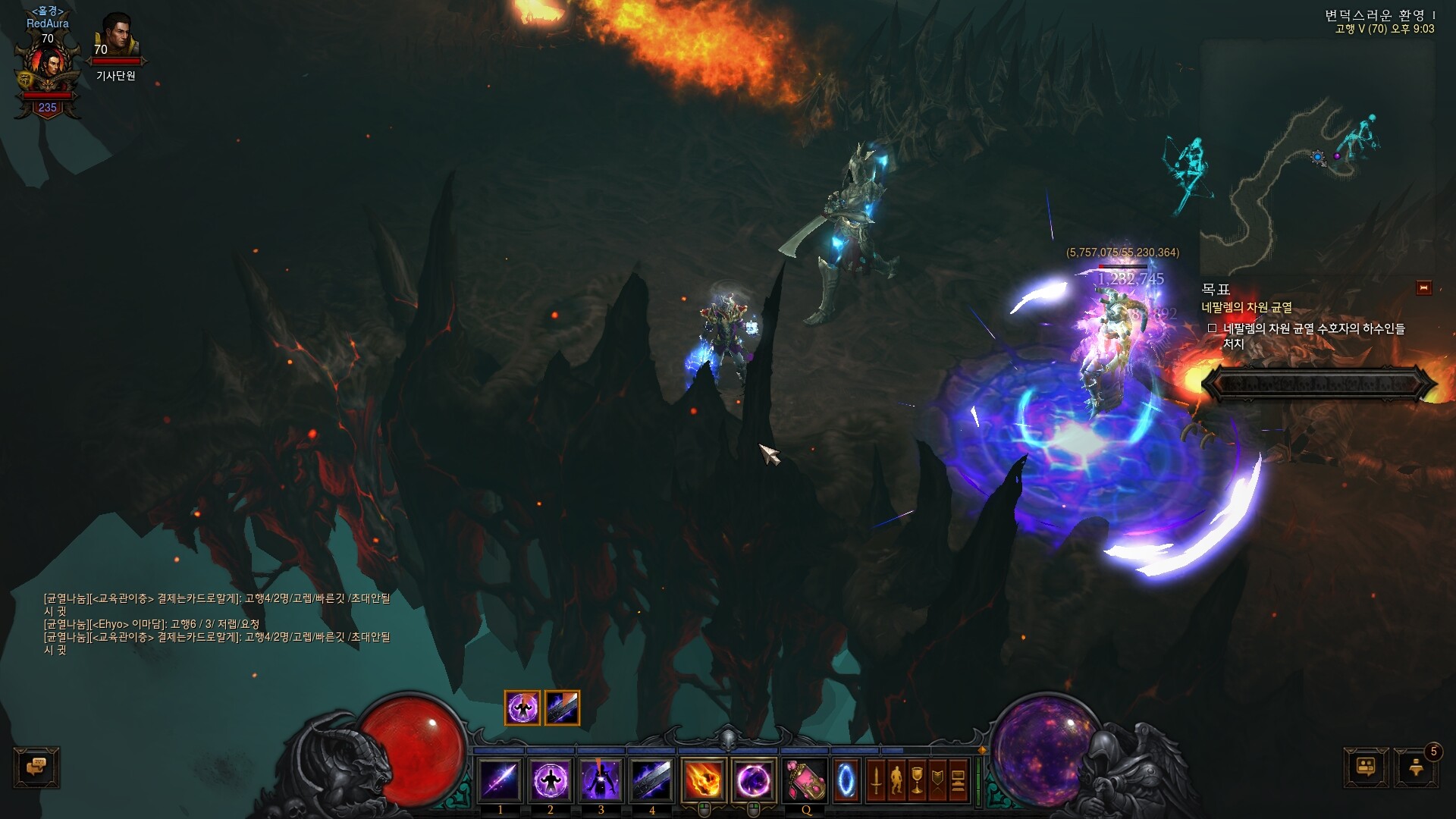This screenshot has width=1456, height=819.
Task: Drink the pink health potion
Action: (805, 780)
